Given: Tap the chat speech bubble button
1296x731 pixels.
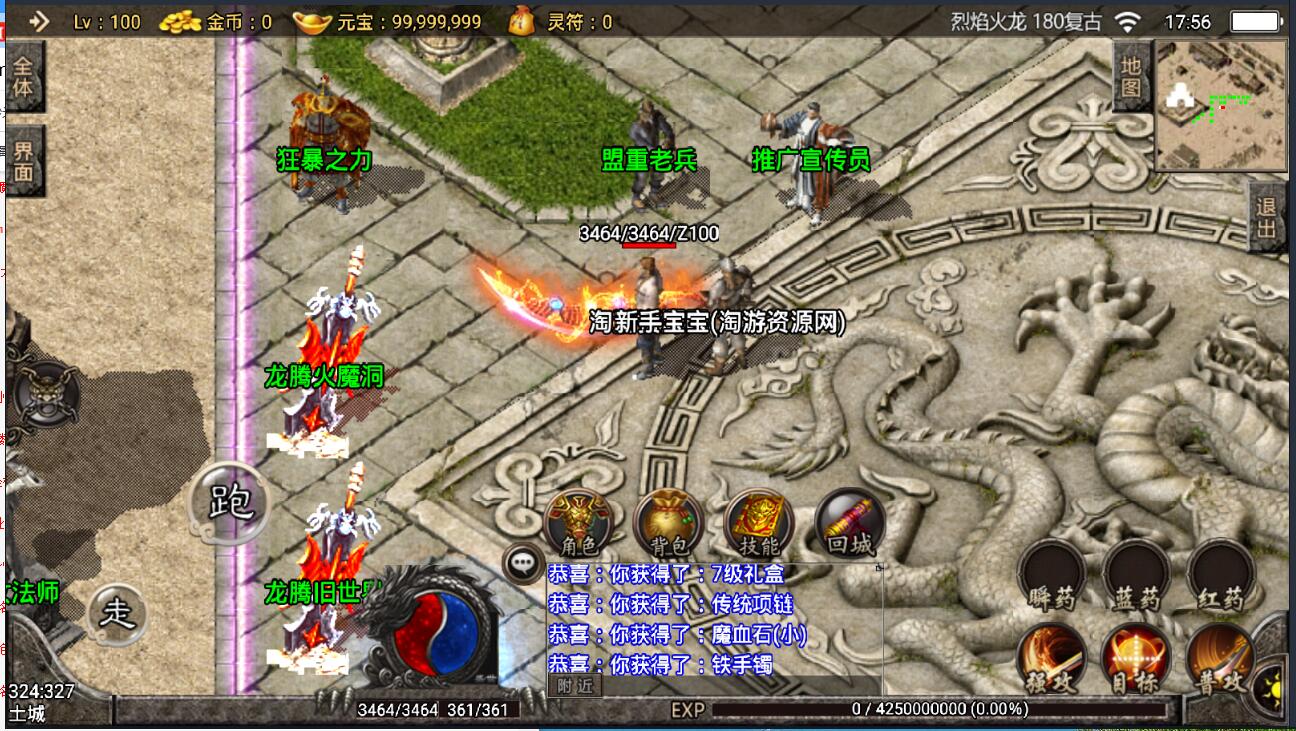Looking at the screenshot, I should coord(523,564).
